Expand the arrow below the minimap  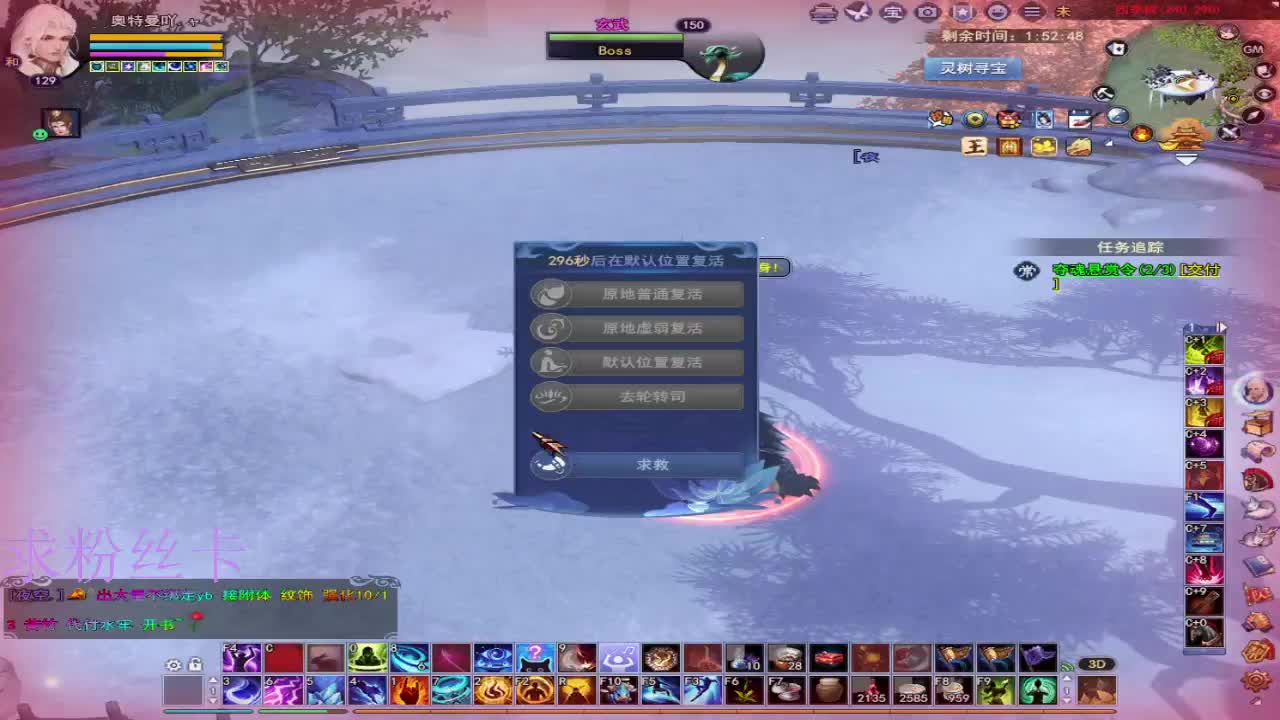(1186, 158)
